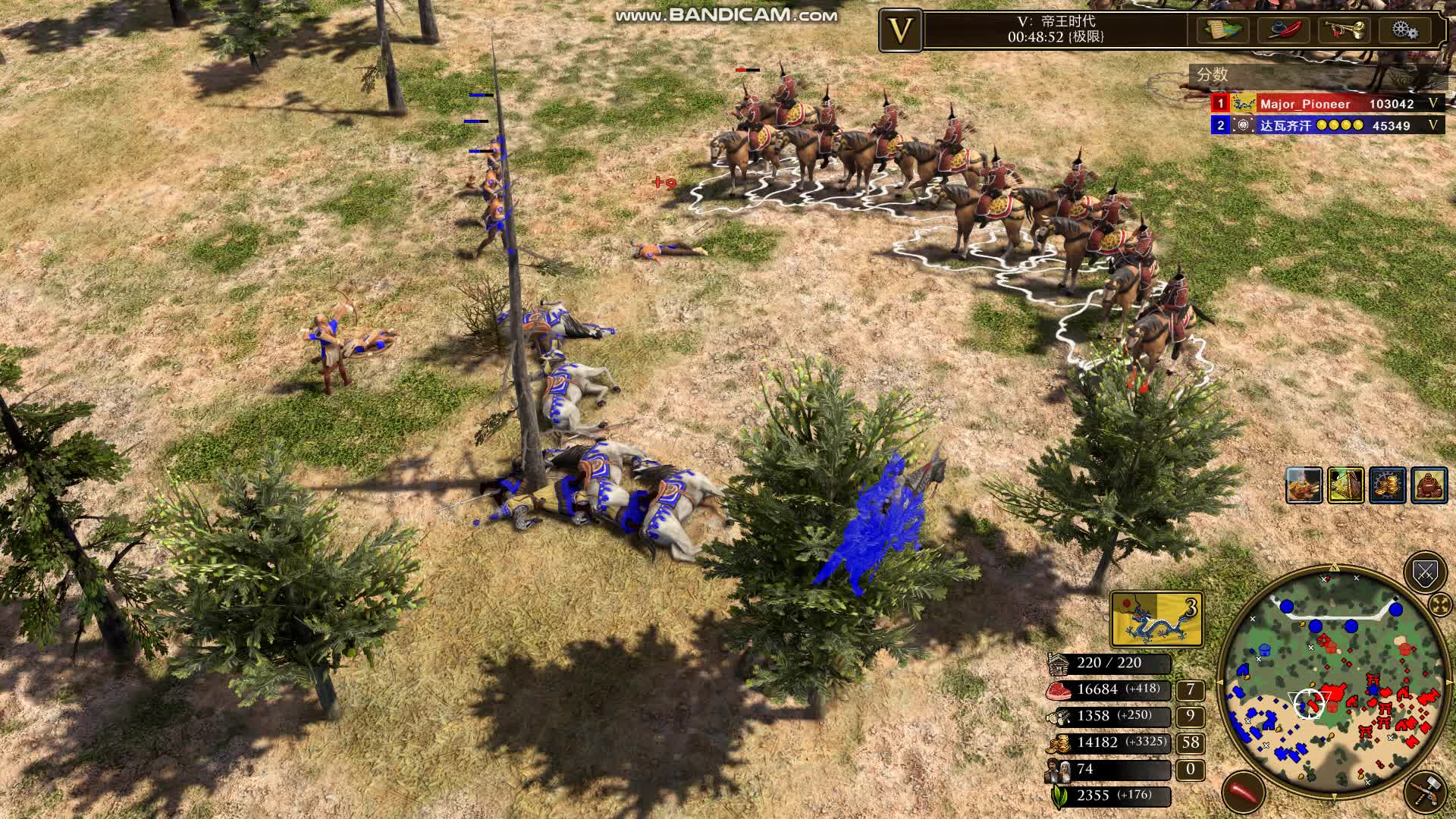Toggle minimap rotation with the compass icon
Viewport: 1456px width, 819px height.
[1439, 605]
